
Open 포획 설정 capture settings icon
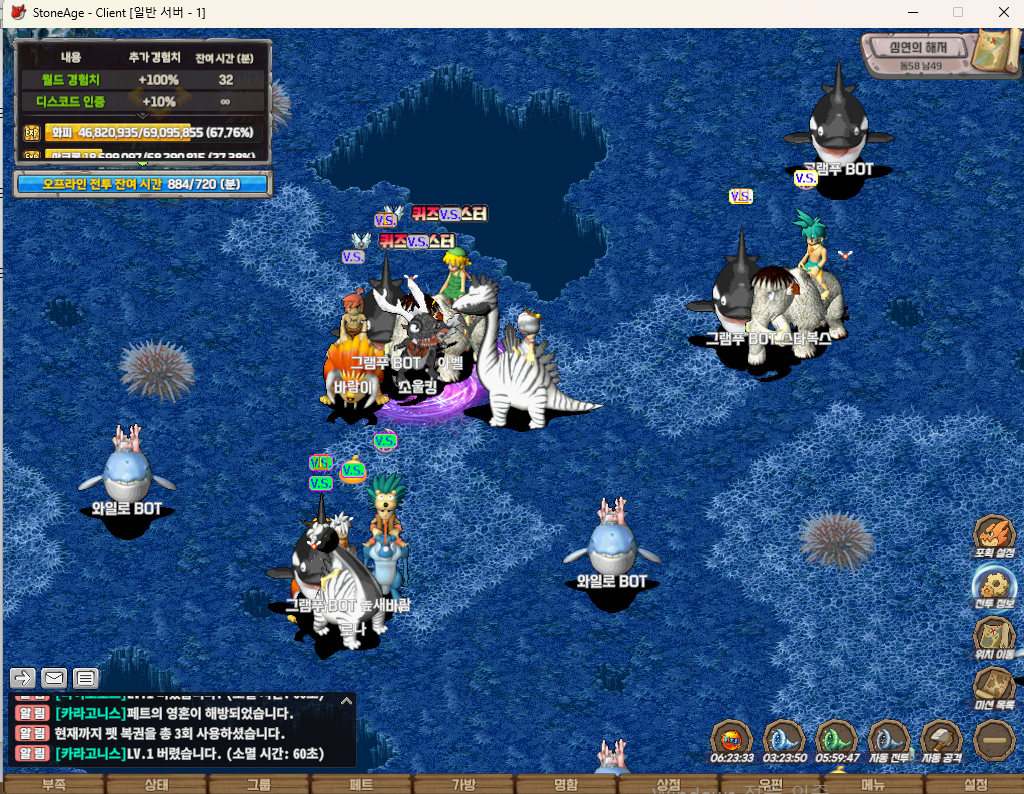pyautogui.click(x=994, y=535)
